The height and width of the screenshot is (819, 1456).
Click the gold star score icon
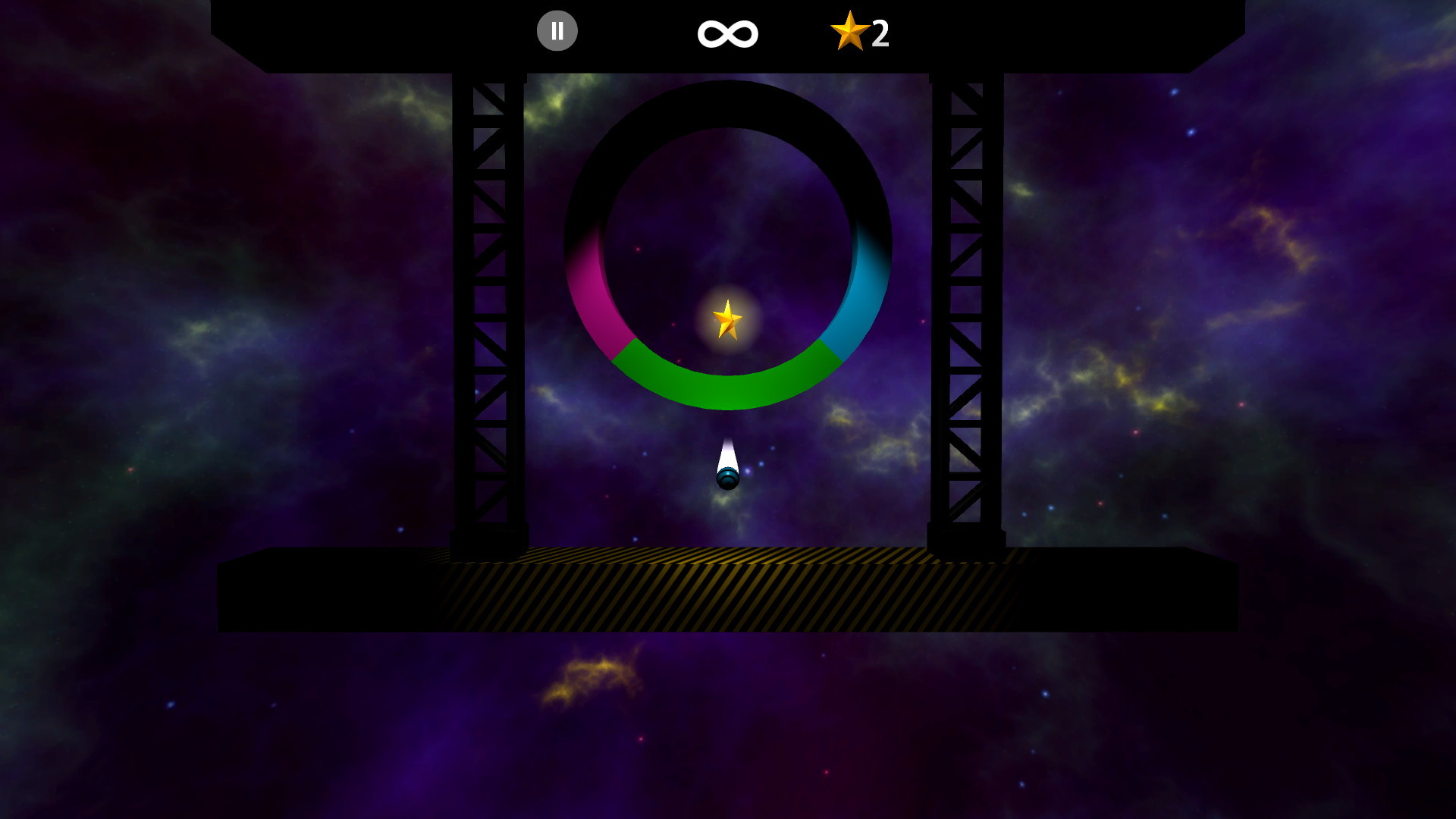coord(851,33)
